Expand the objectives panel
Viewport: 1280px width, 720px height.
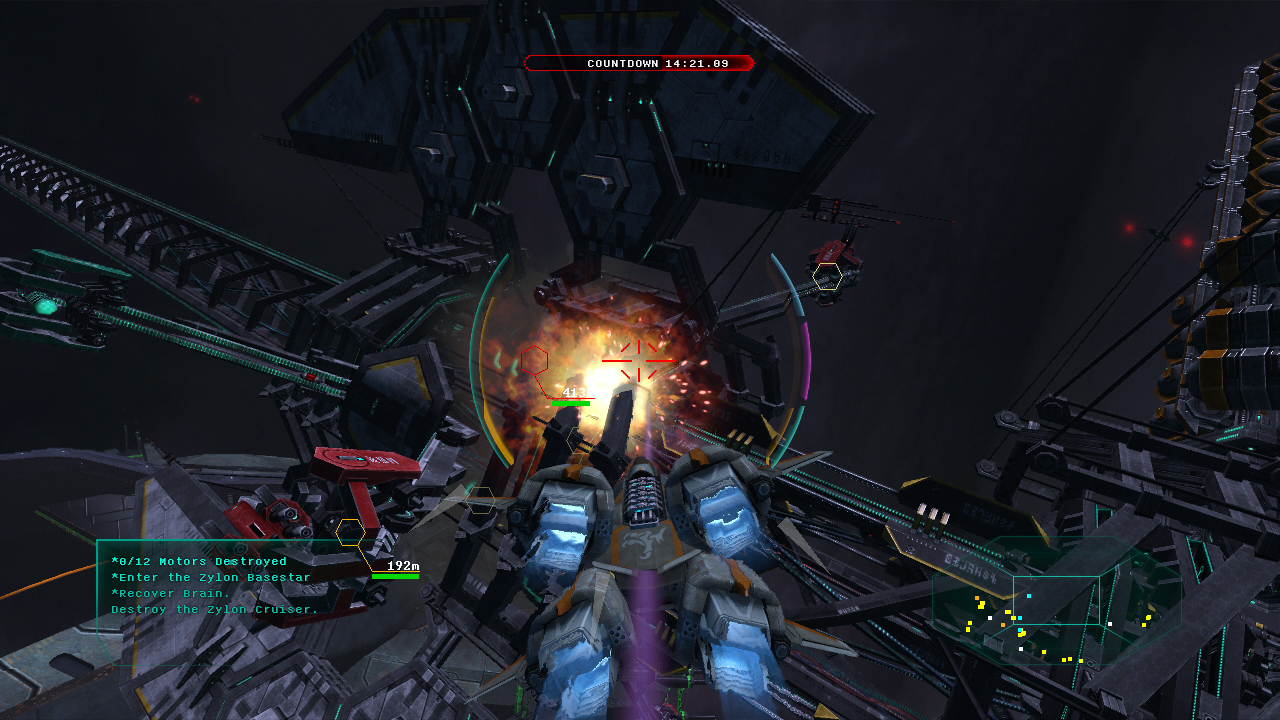point(210,585)
